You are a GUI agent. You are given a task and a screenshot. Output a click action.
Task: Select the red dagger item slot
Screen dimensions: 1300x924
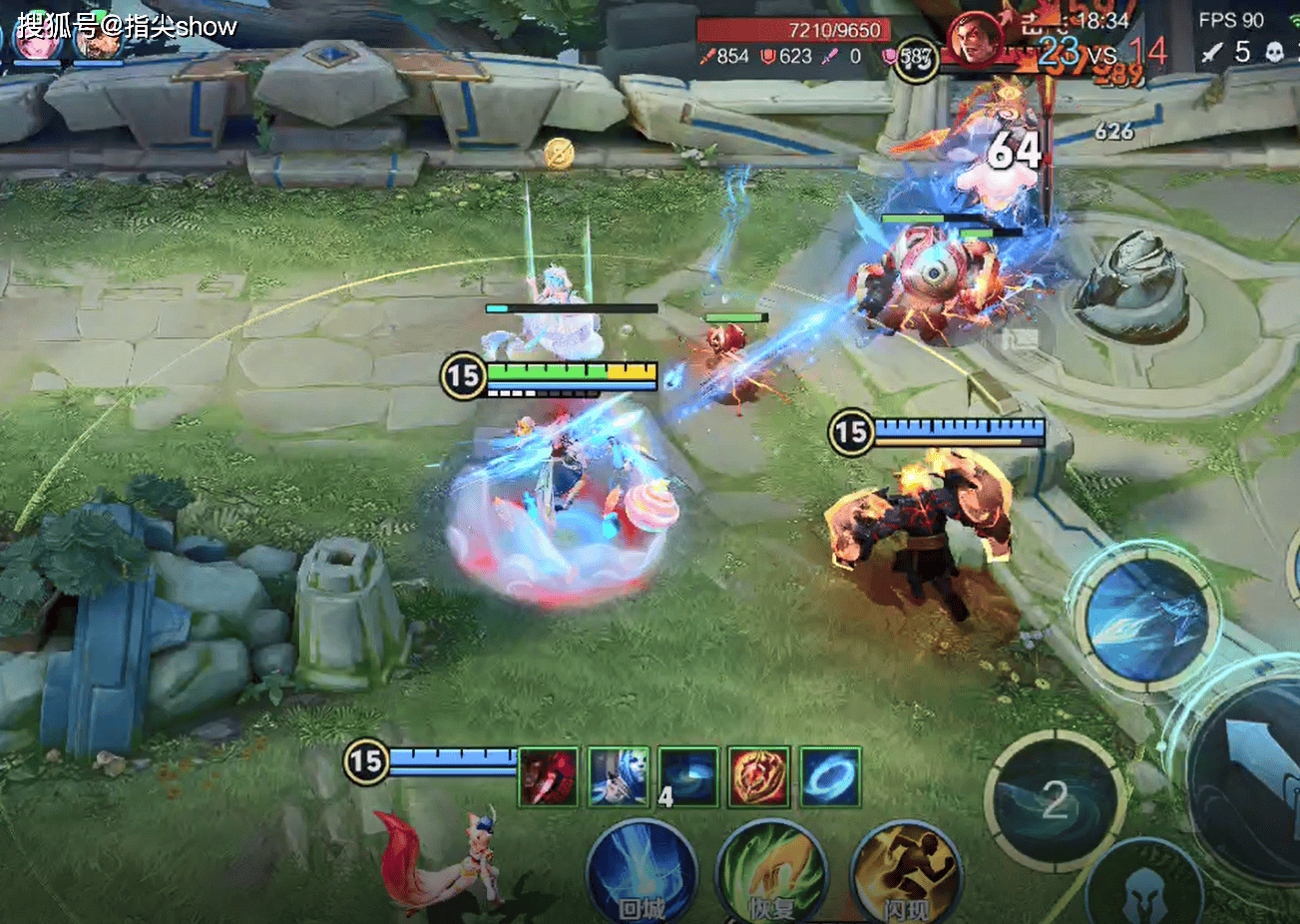tap(548, 777)
